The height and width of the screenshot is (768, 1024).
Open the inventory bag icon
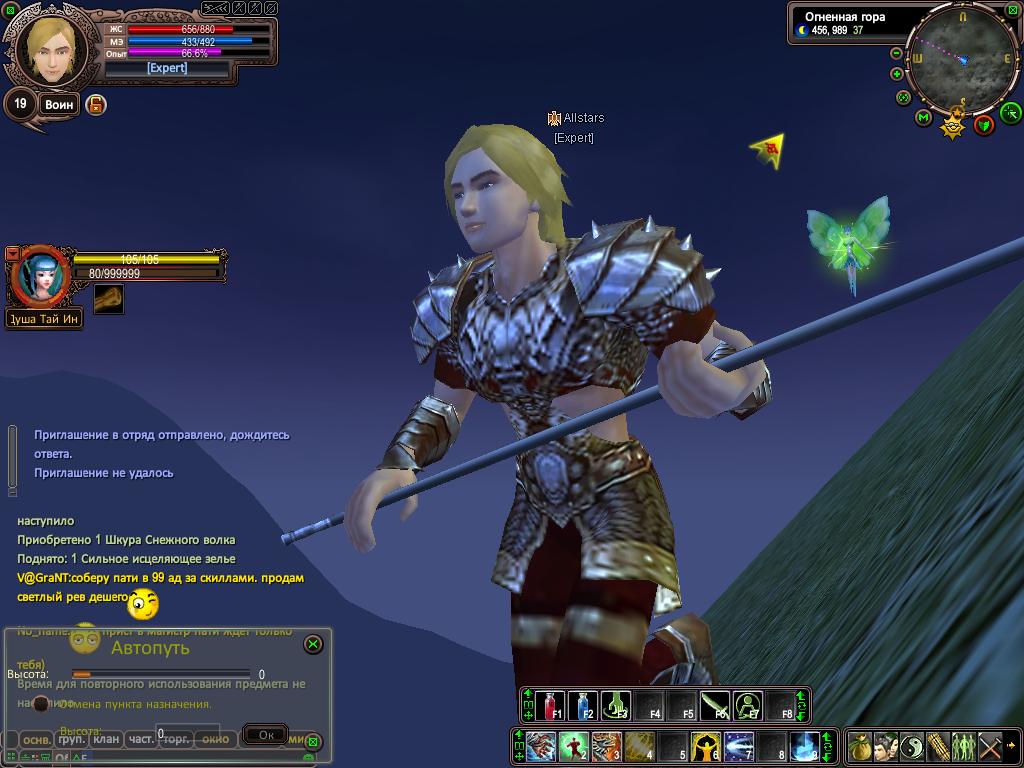(859, 746)
